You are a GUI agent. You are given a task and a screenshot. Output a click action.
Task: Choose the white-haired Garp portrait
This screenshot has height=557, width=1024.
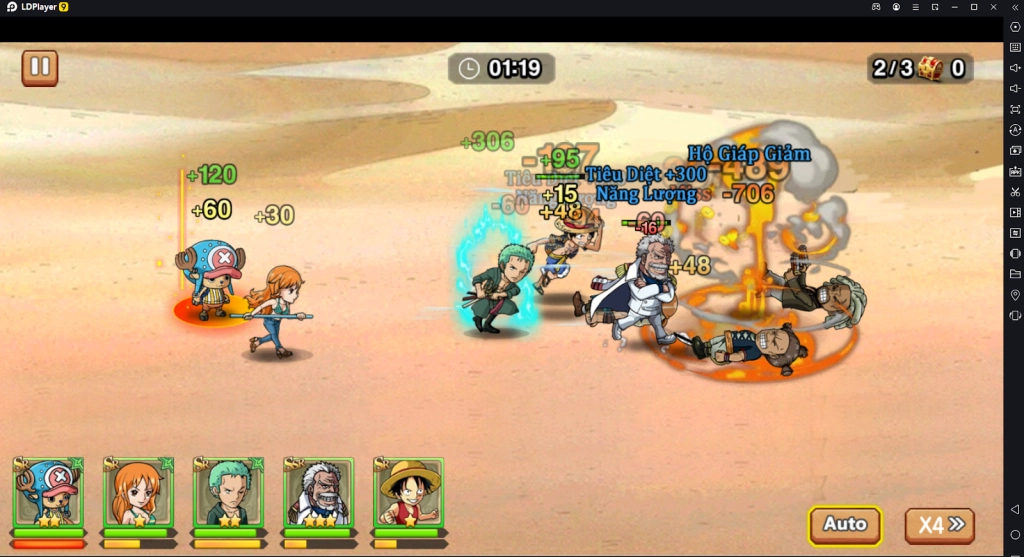[318, 493]
